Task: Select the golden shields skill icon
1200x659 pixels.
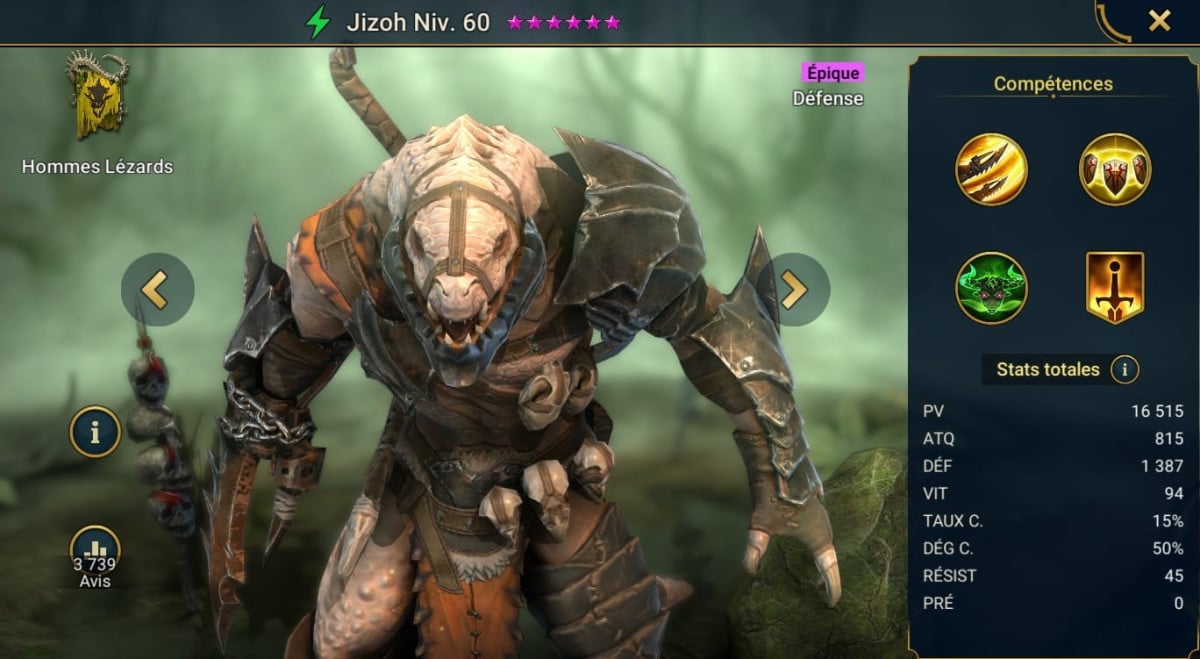Action: (x=1115, y=169)
